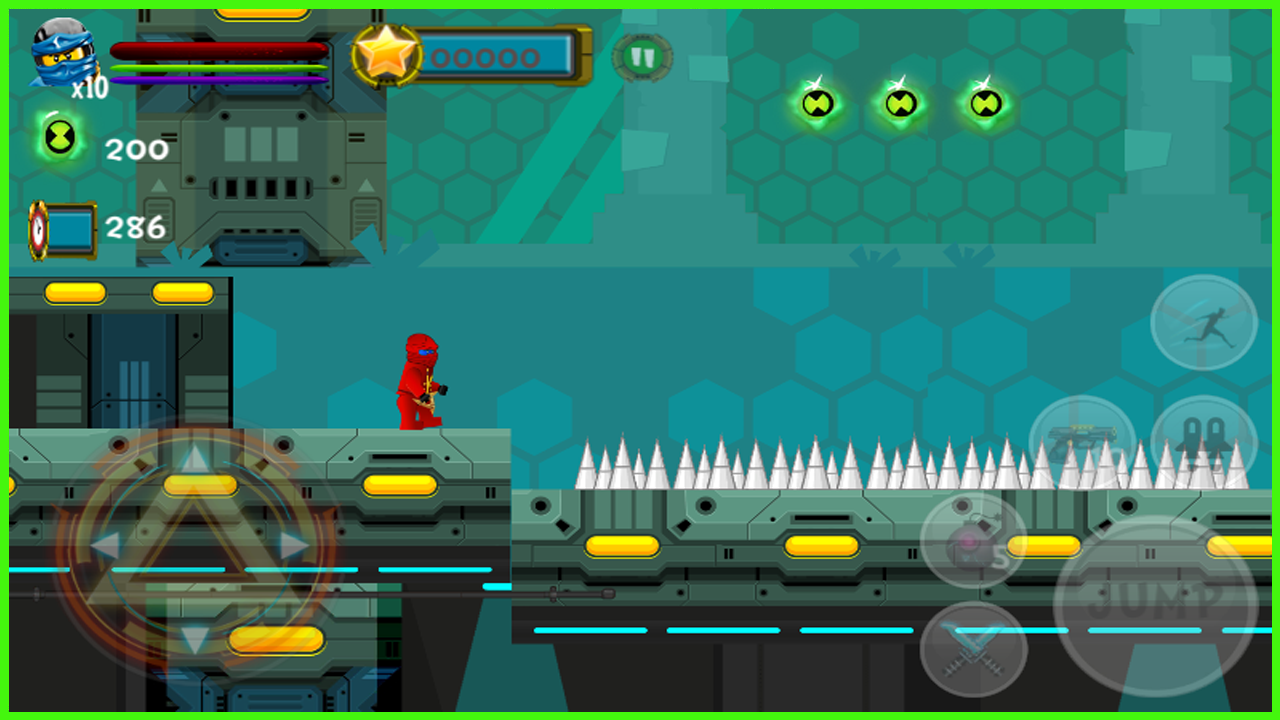
Task: Tap the gold star on the score bar
Action: (x=385, y=55)
